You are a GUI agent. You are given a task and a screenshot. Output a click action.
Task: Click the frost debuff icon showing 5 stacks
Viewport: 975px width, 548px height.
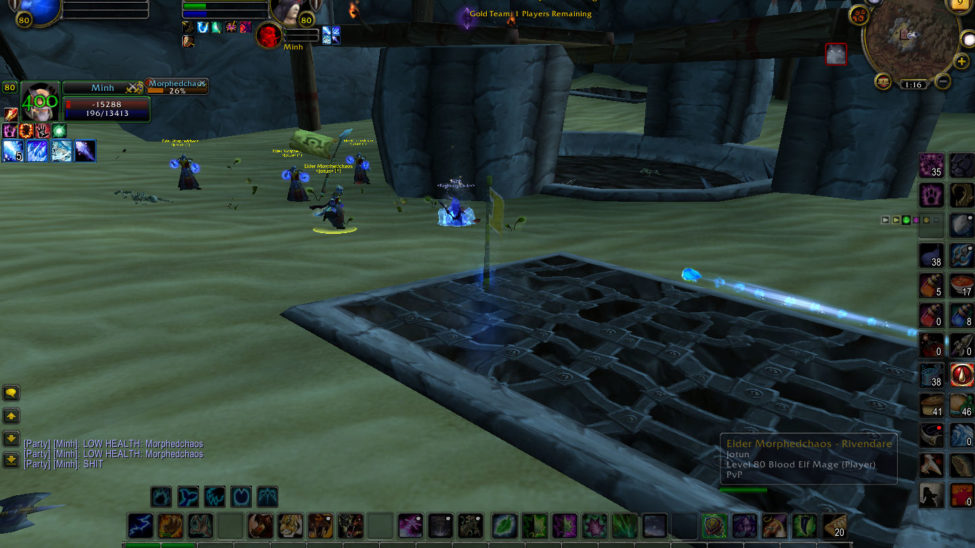tap(13, 151)
